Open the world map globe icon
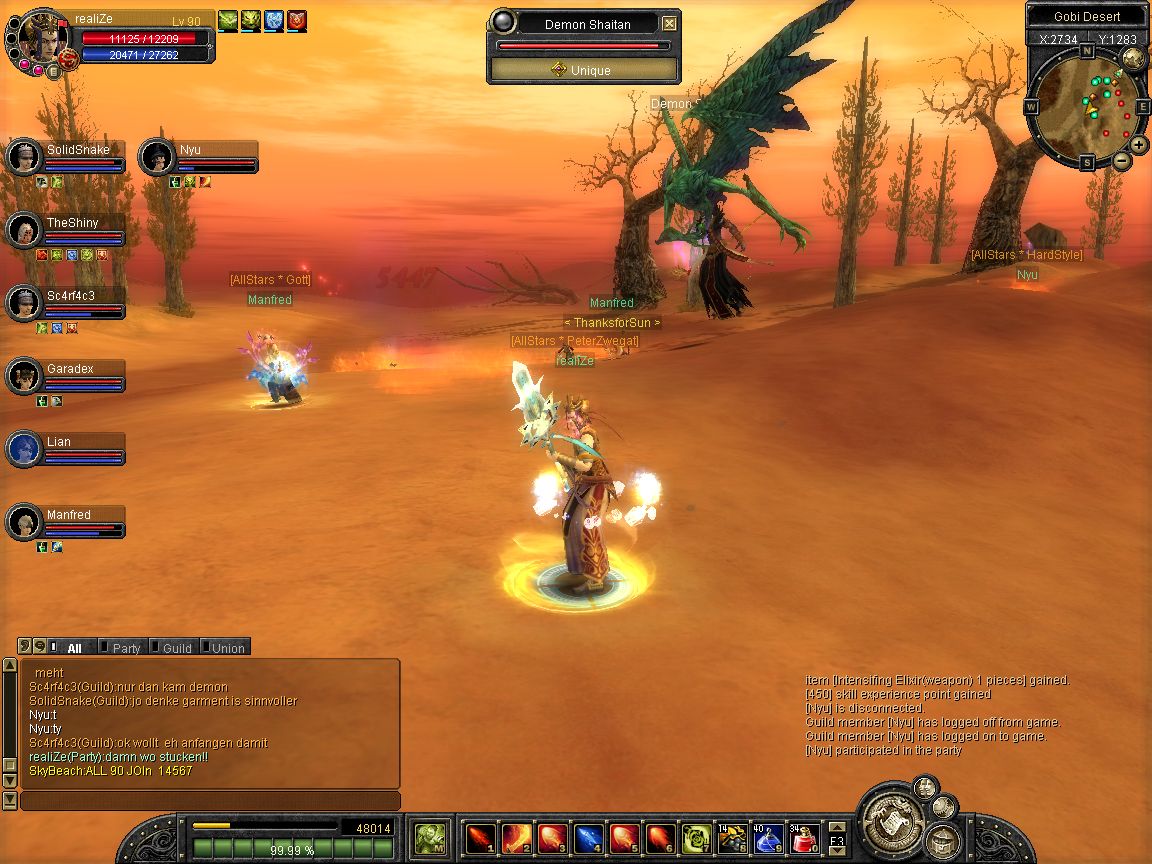1152x864 pixels. (1134, 60)
